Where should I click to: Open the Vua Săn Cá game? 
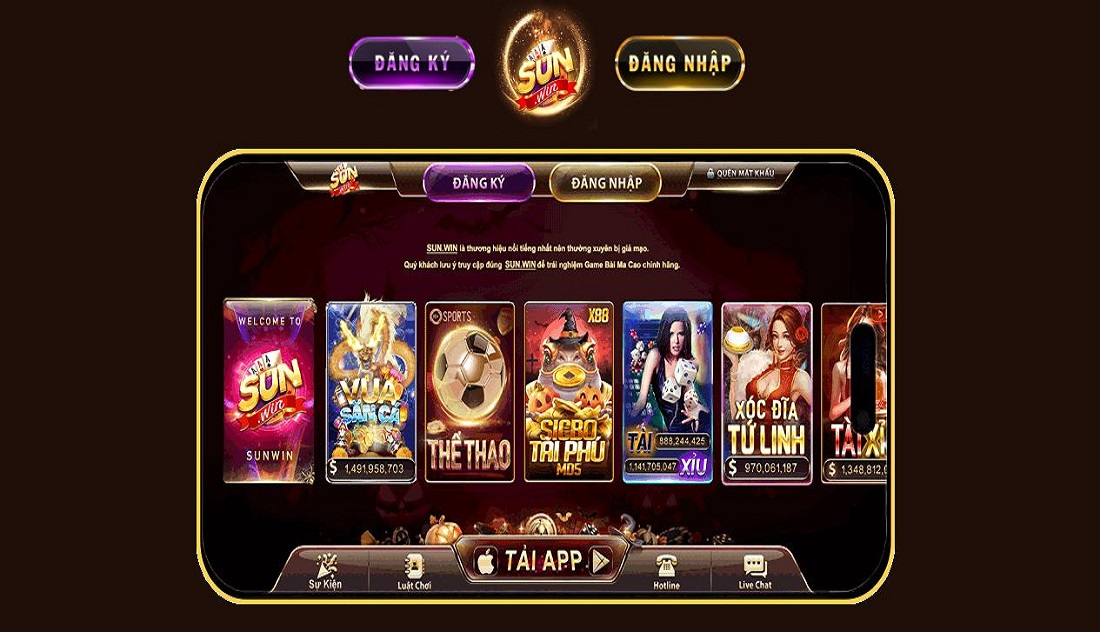pyautogui.click(x=371, y=391)
